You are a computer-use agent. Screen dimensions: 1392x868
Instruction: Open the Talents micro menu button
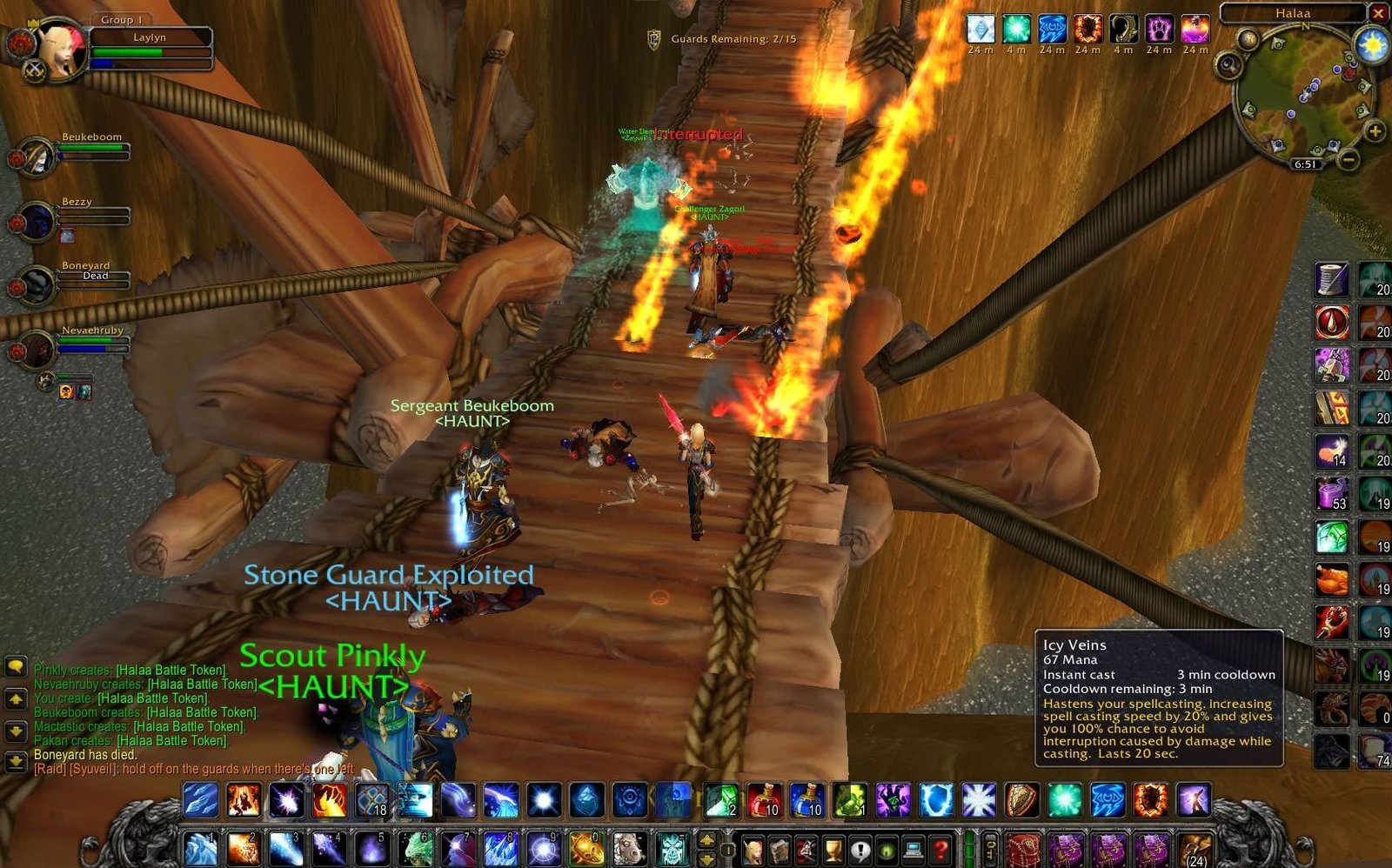pos(806,848)
